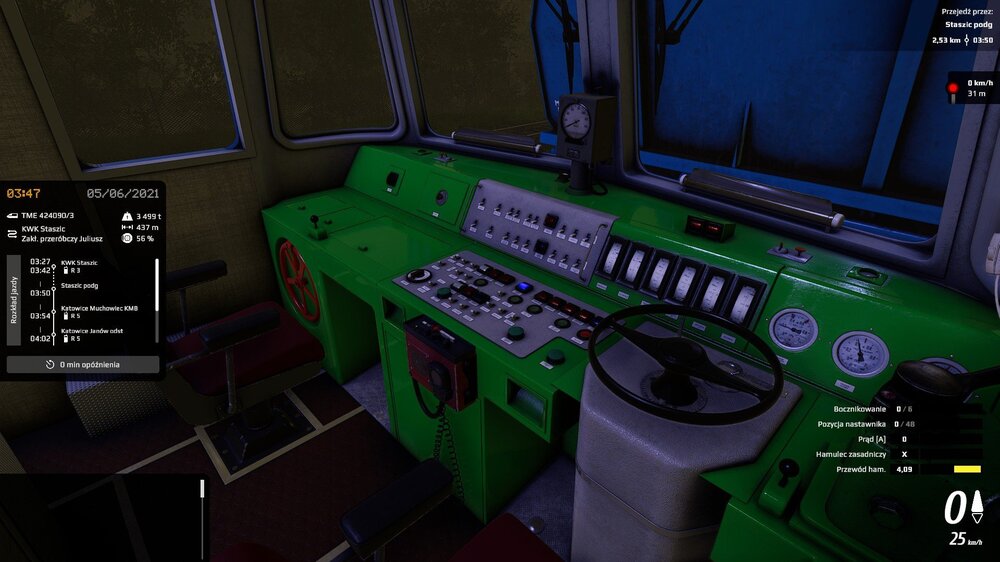
Task: Open the Rozkład jazdy timetable tab
Action: 13,300
